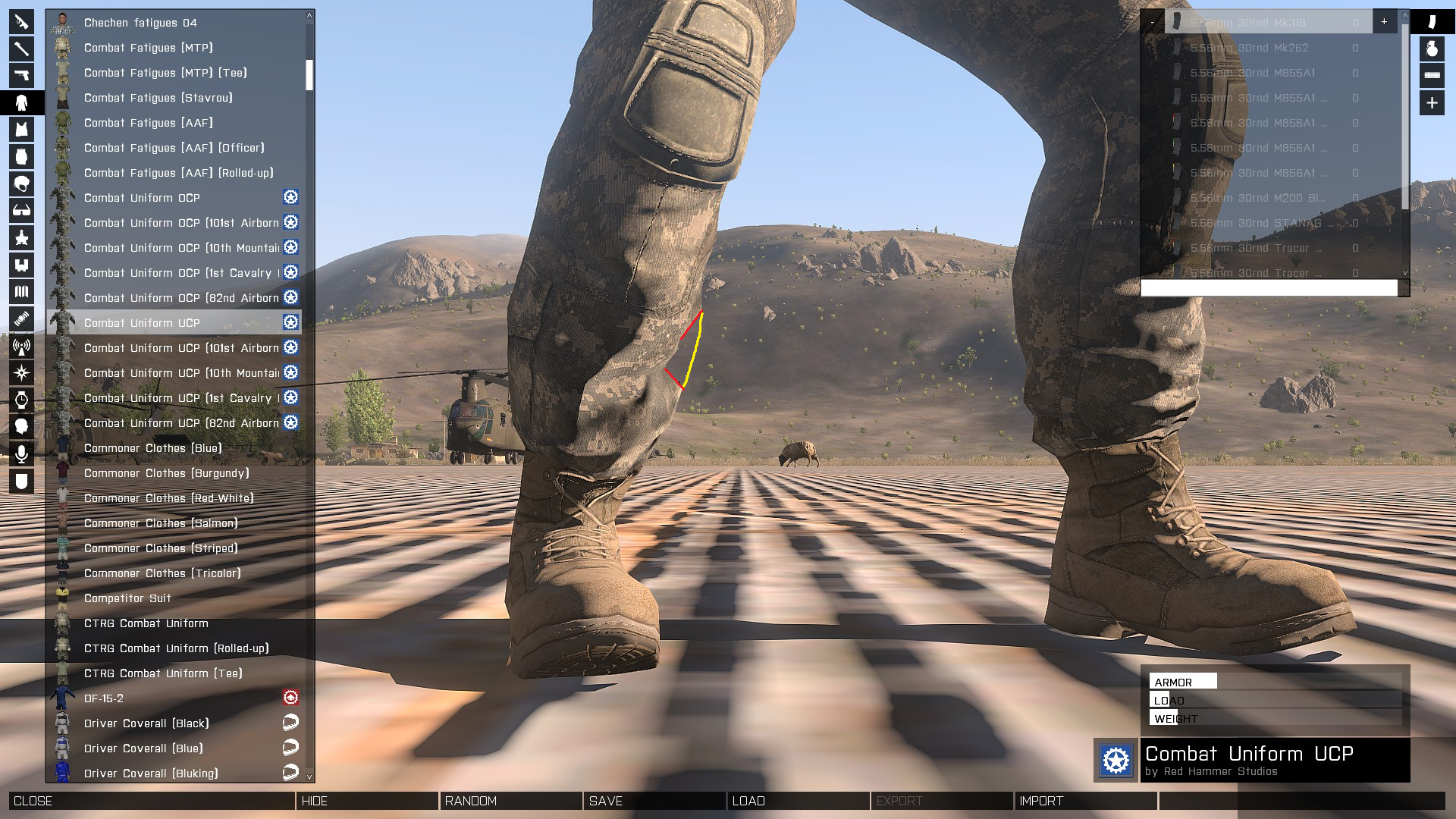Open the LOAD loadout dialog

(x=798, y=801)
